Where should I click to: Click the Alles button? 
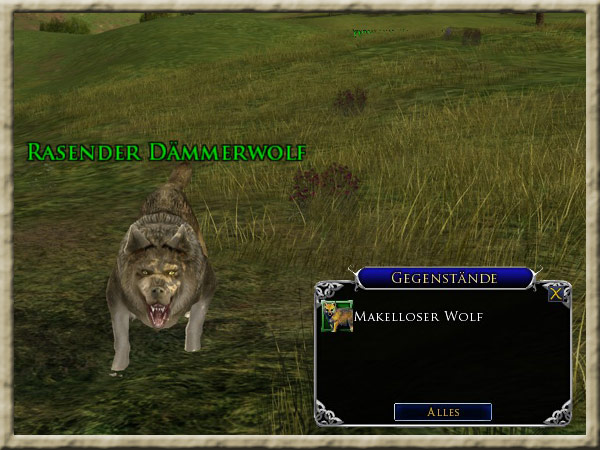(x=442, y=412)
